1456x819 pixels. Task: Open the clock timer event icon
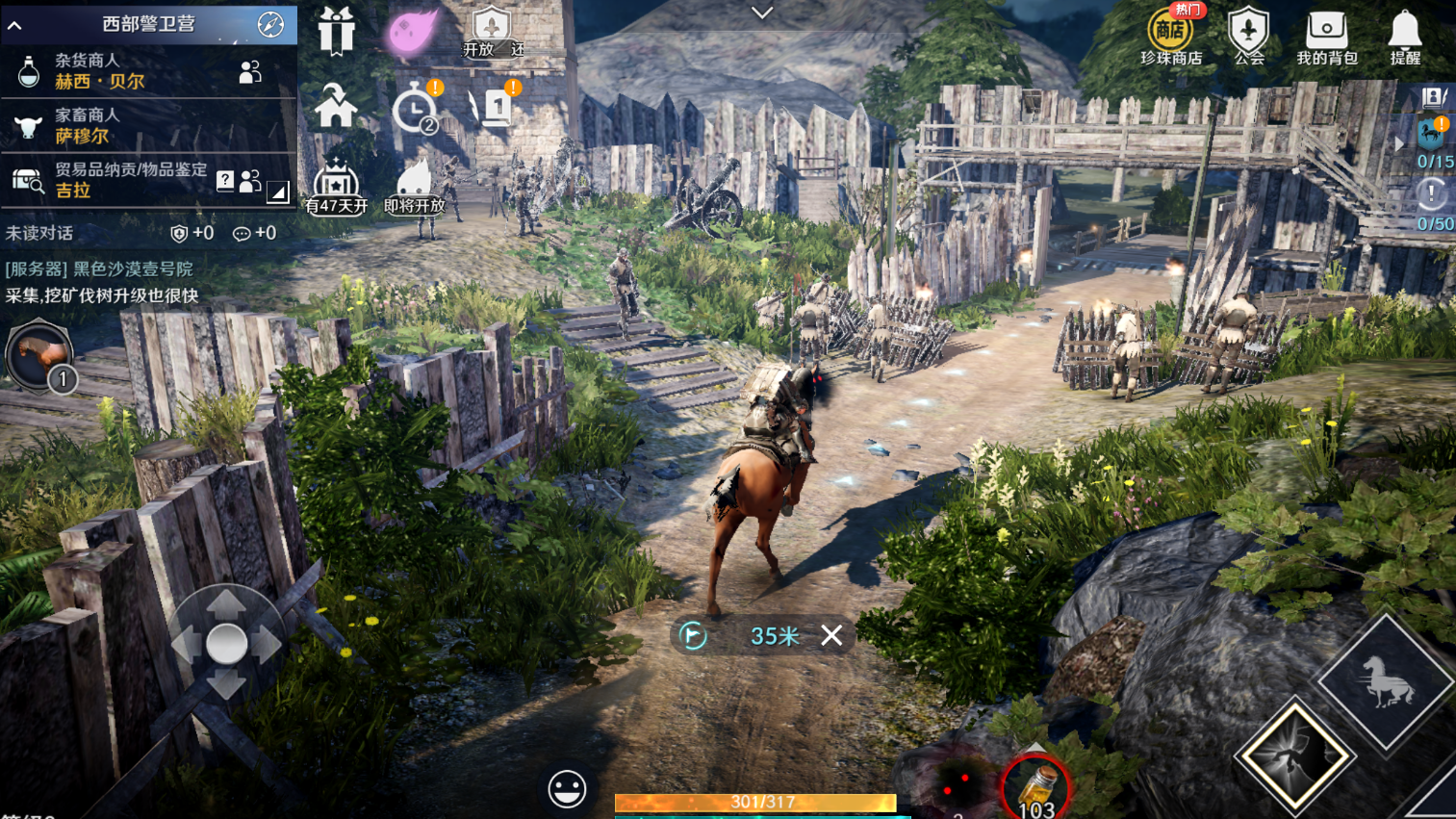click(415, 109)
